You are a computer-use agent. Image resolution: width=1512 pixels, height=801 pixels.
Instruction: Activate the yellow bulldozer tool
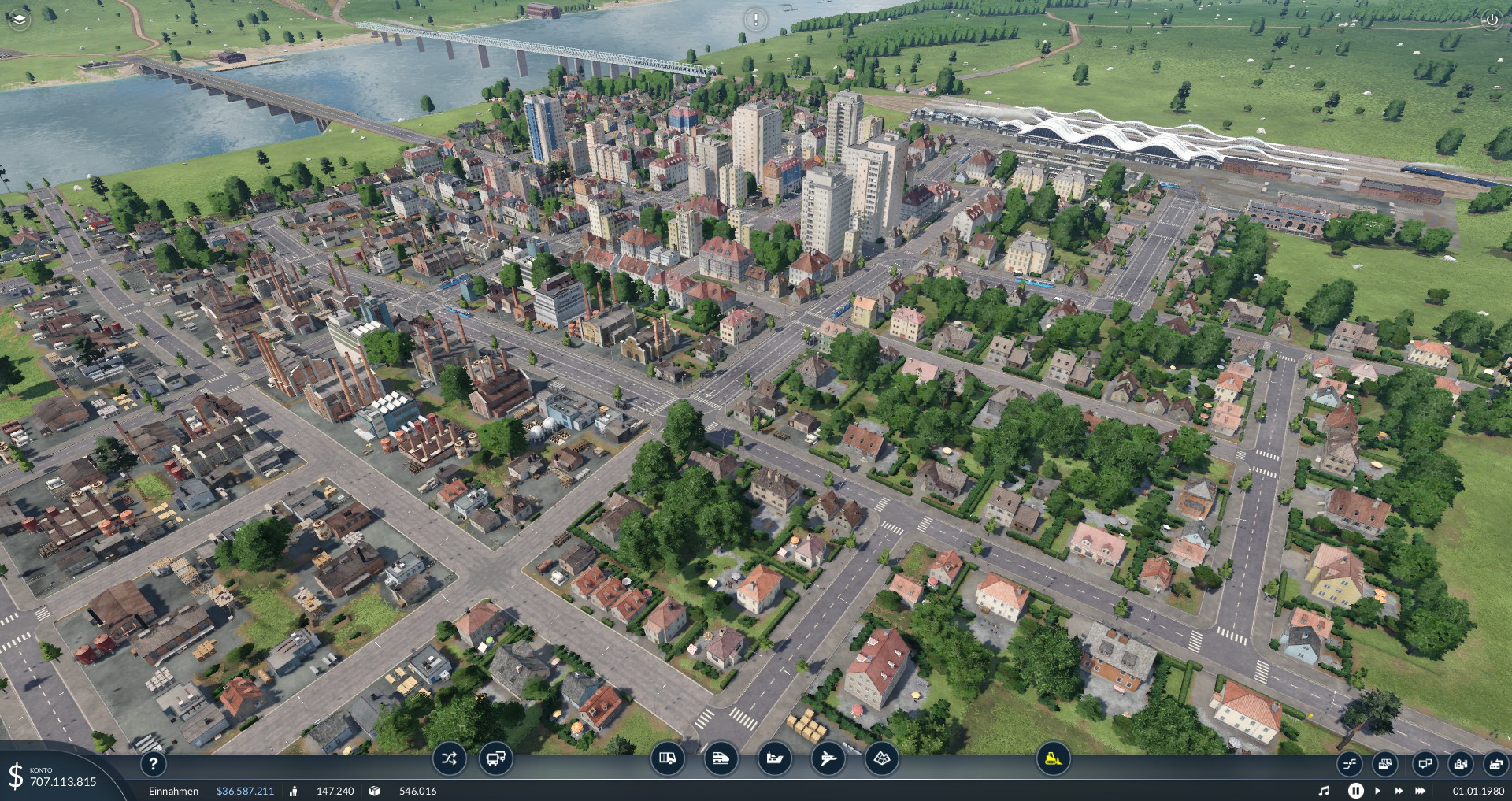click(x=1052, y=759)
